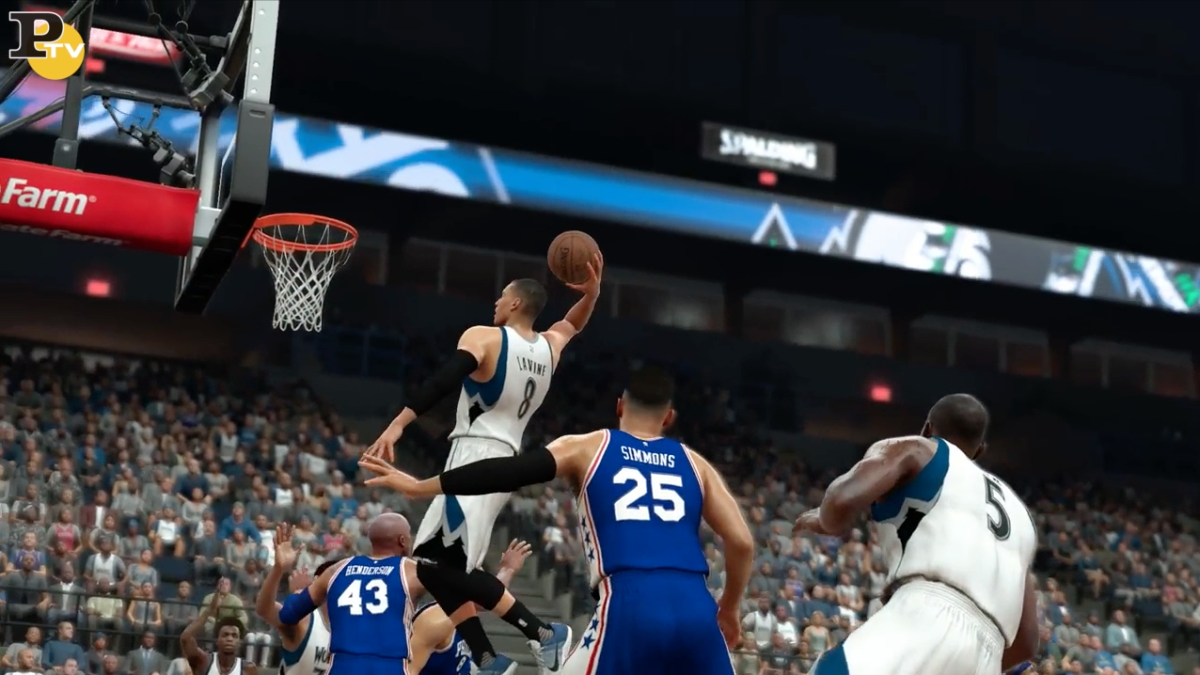The image size is (1200, 675).
Task: Click the P TV channel logo watermark
Action: click(x=46, y=43)
